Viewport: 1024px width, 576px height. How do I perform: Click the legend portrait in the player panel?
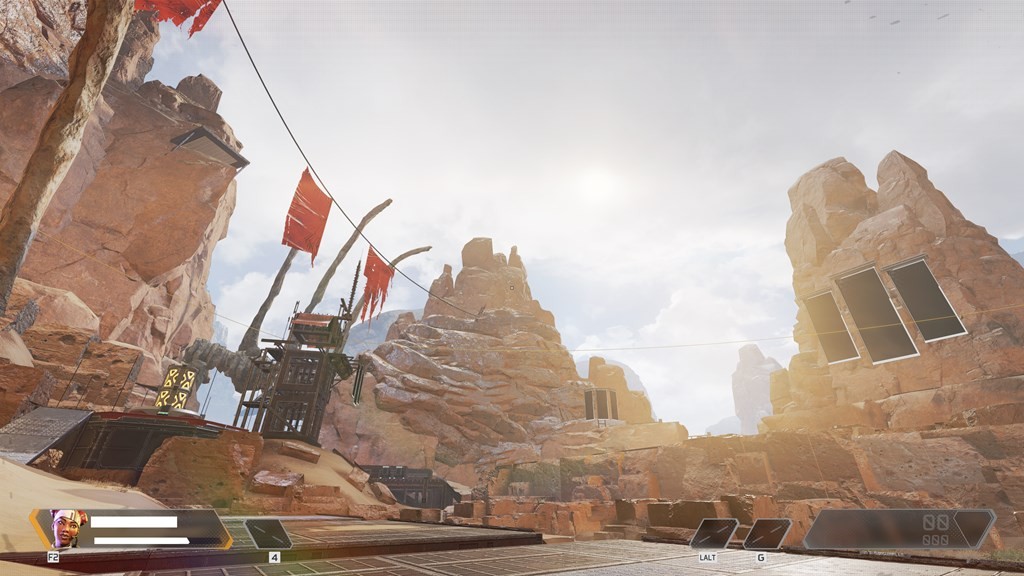[x=68, y=528]
